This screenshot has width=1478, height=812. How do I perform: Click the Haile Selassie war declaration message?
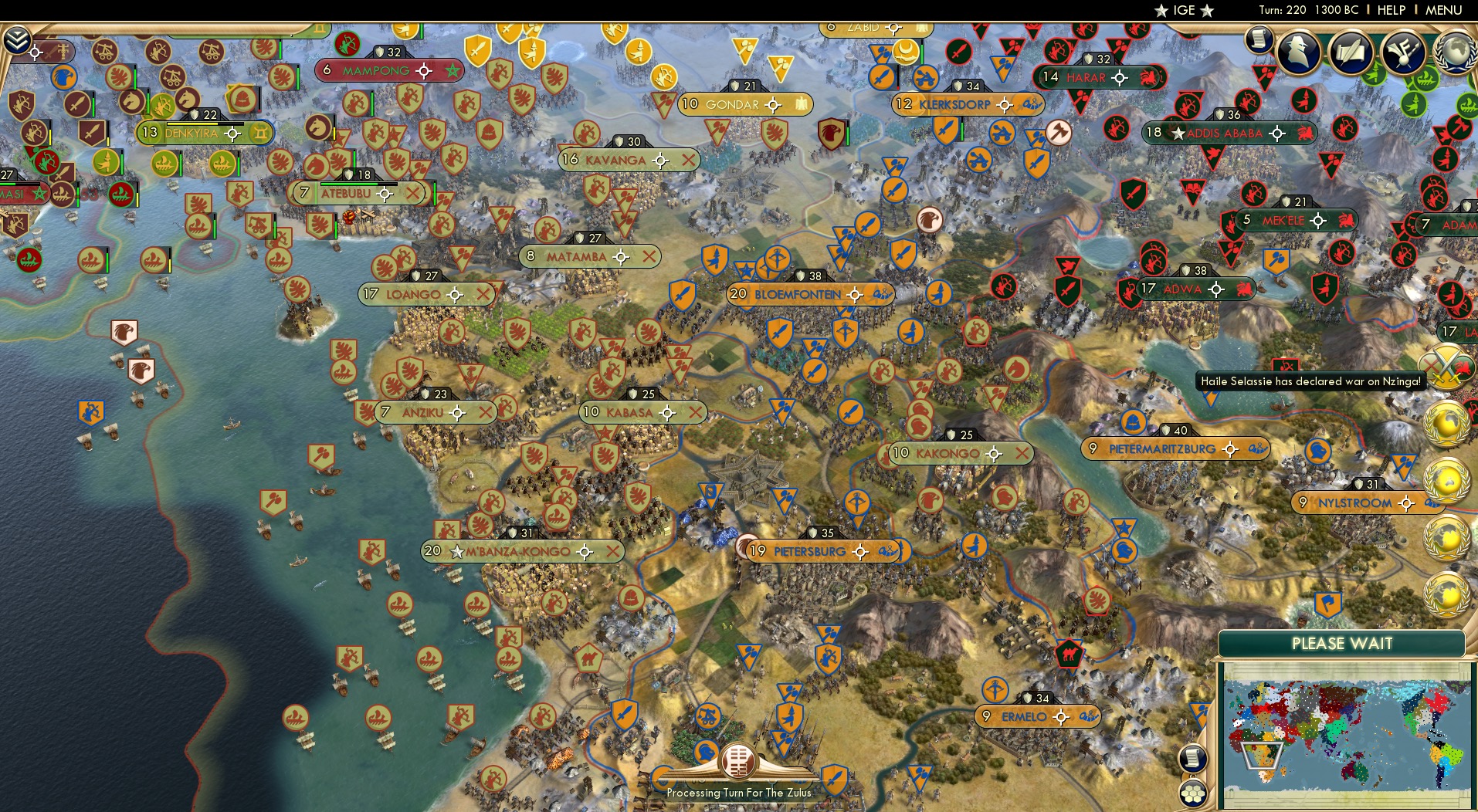point(1313,379)
